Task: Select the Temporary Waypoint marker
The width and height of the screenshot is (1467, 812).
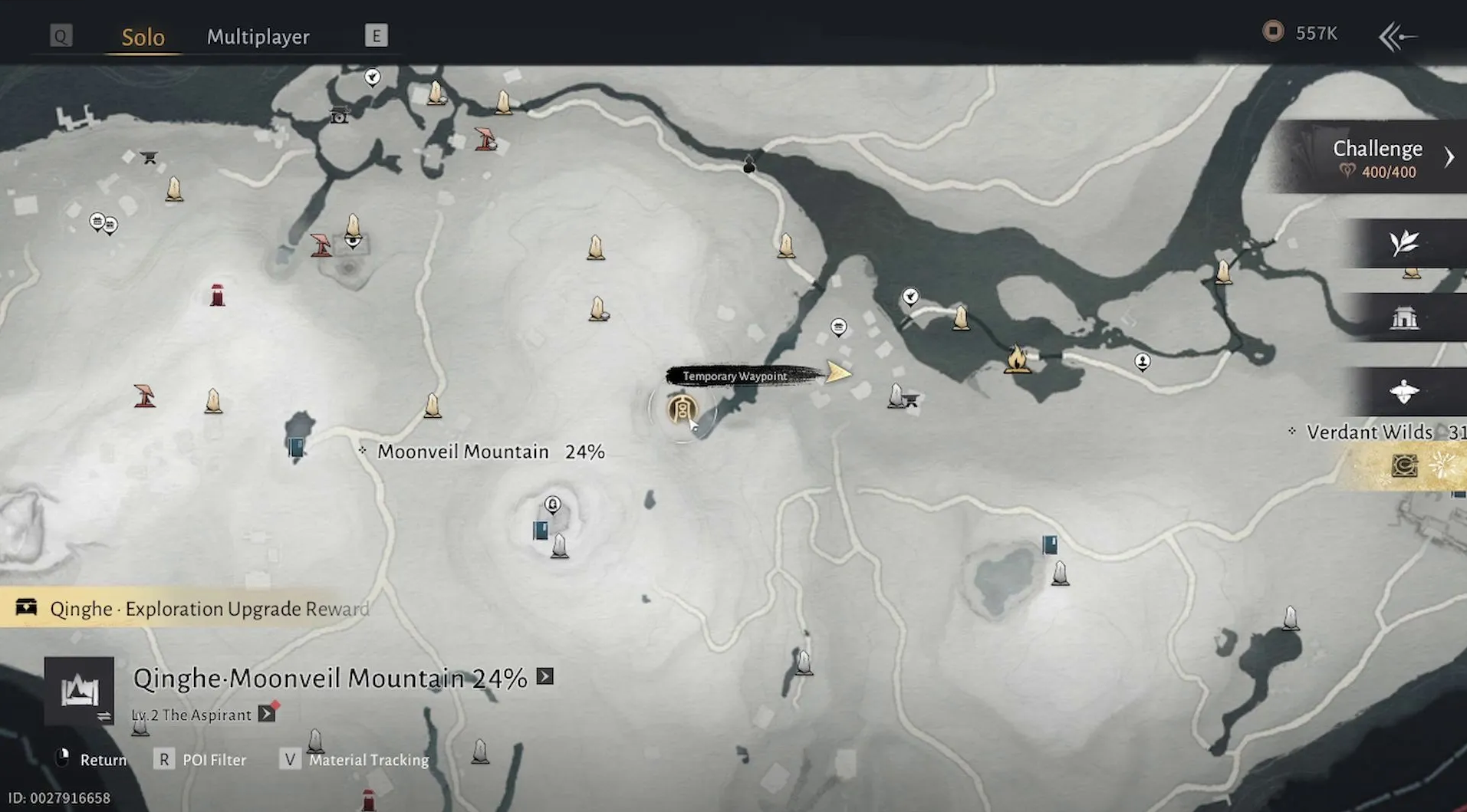Action: coord(838,373)
